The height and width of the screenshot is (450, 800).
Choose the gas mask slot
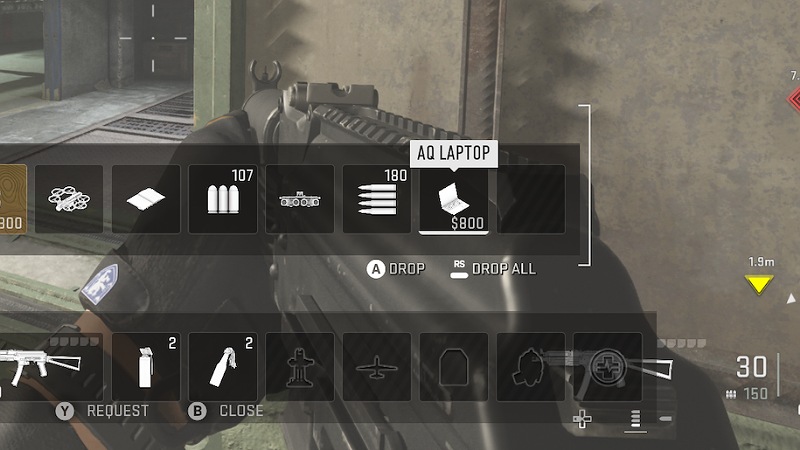click(531, 366)
